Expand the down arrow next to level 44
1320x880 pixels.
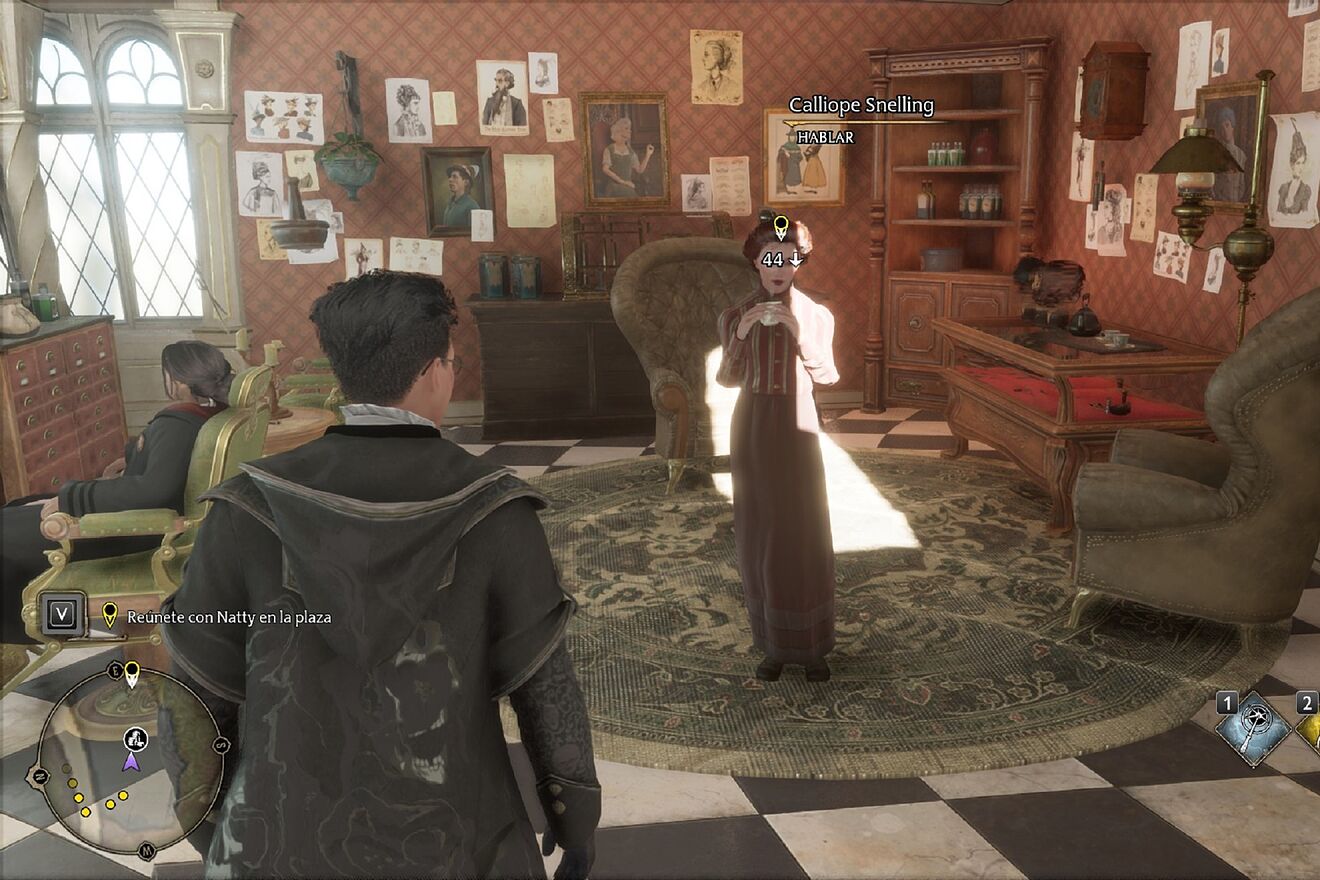[x=795, y=260]
